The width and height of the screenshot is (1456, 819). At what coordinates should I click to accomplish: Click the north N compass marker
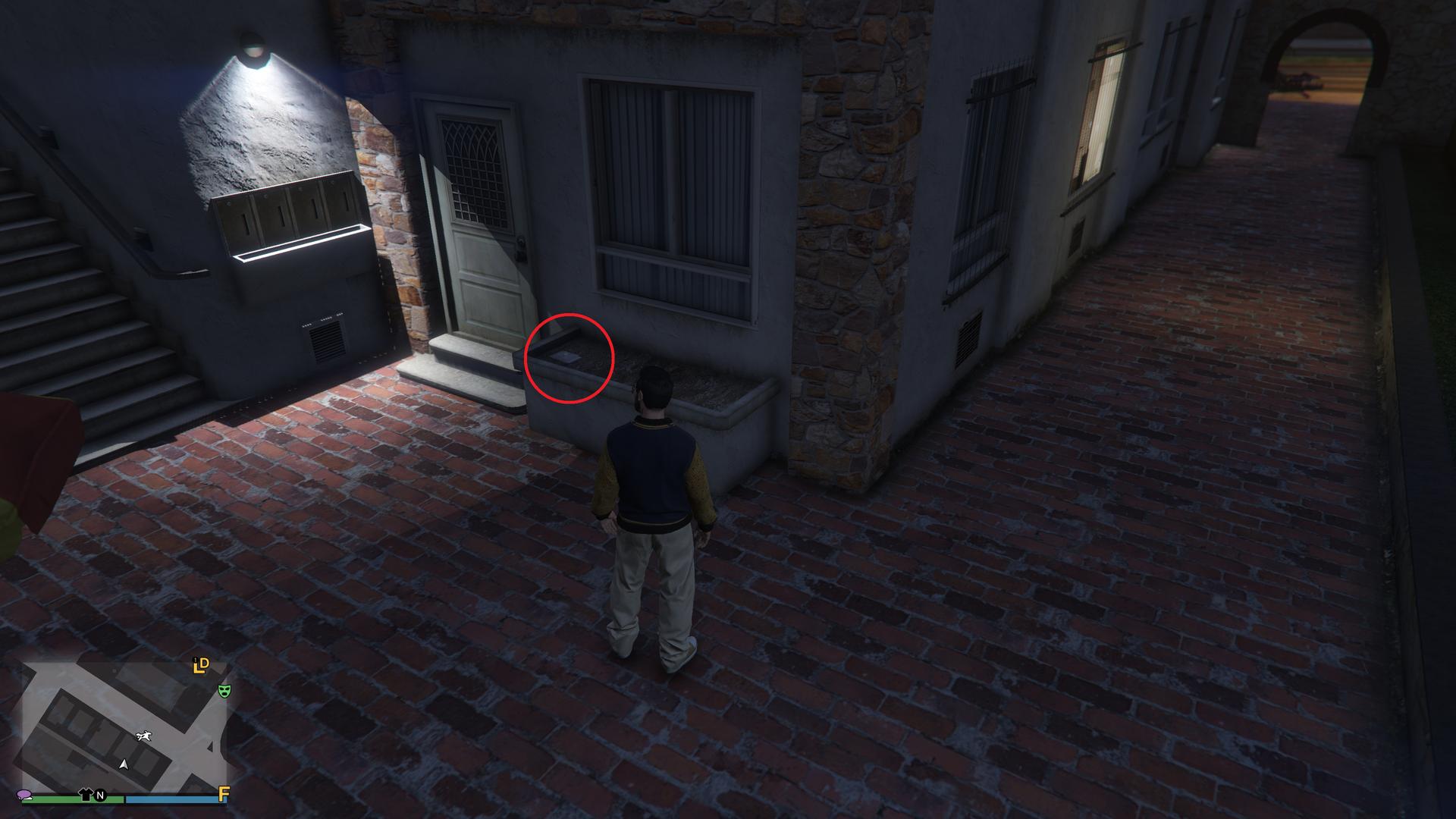pyautogui.click(x=100, y=796)
